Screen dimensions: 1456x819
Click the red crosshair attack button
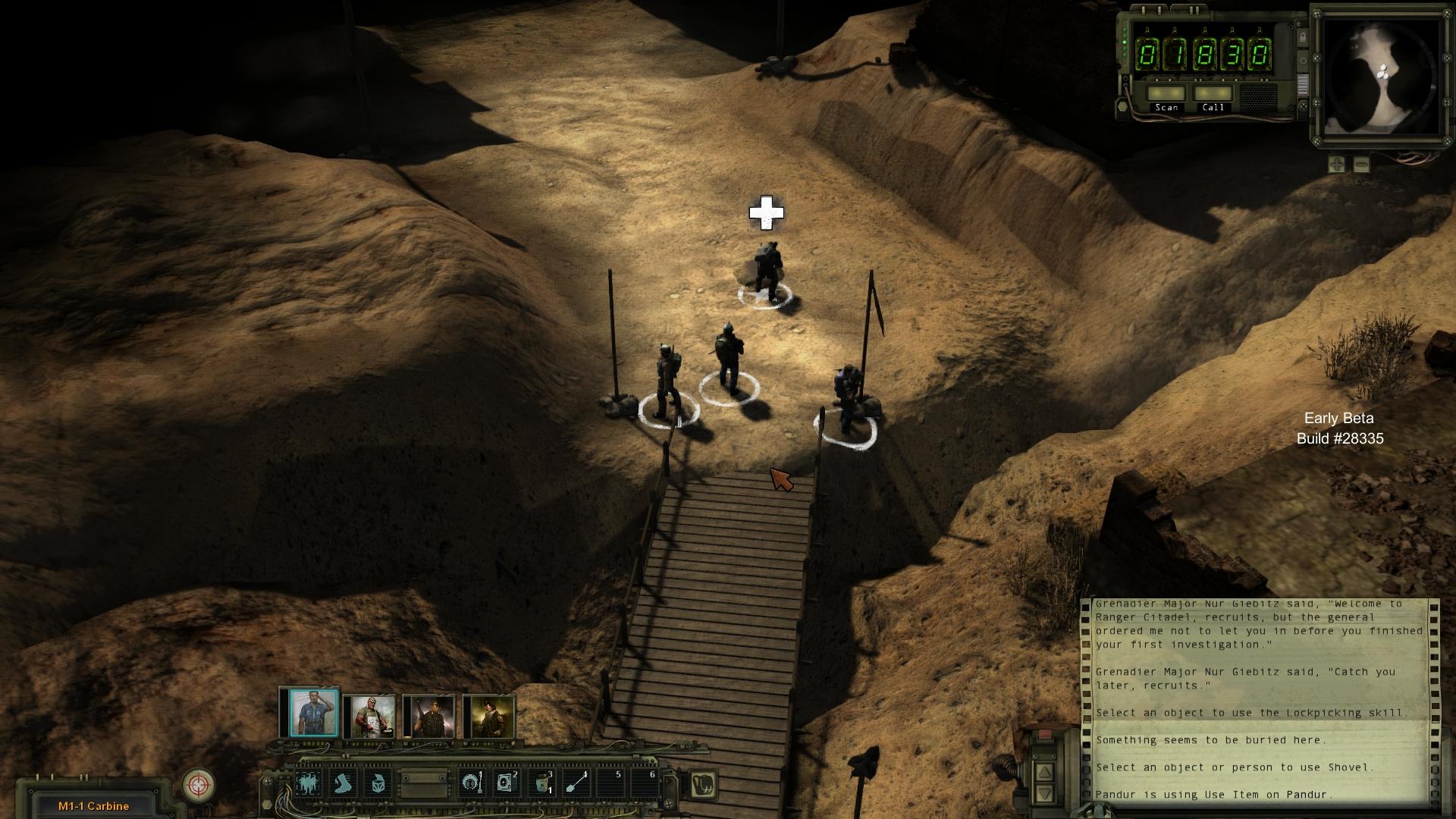pos(199,784)
